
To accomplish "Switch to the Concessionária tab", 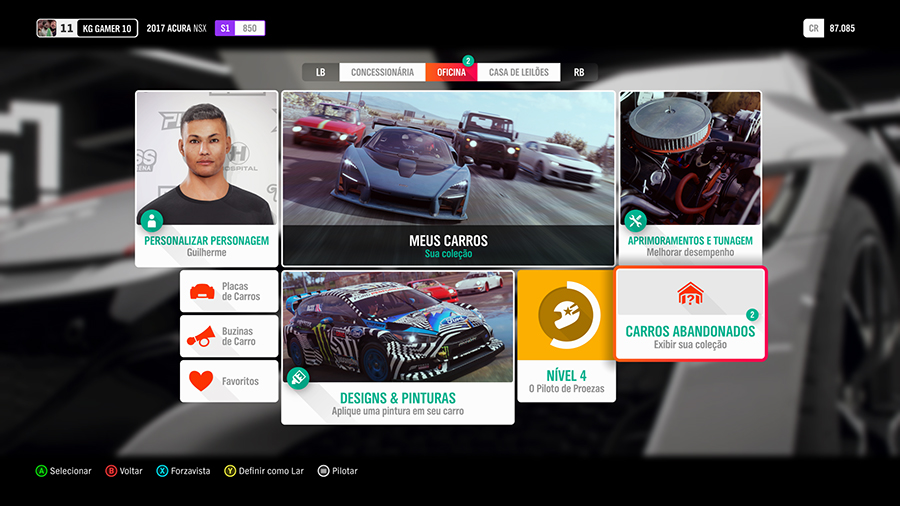I will pyautogui.click(x=382, y=72).
